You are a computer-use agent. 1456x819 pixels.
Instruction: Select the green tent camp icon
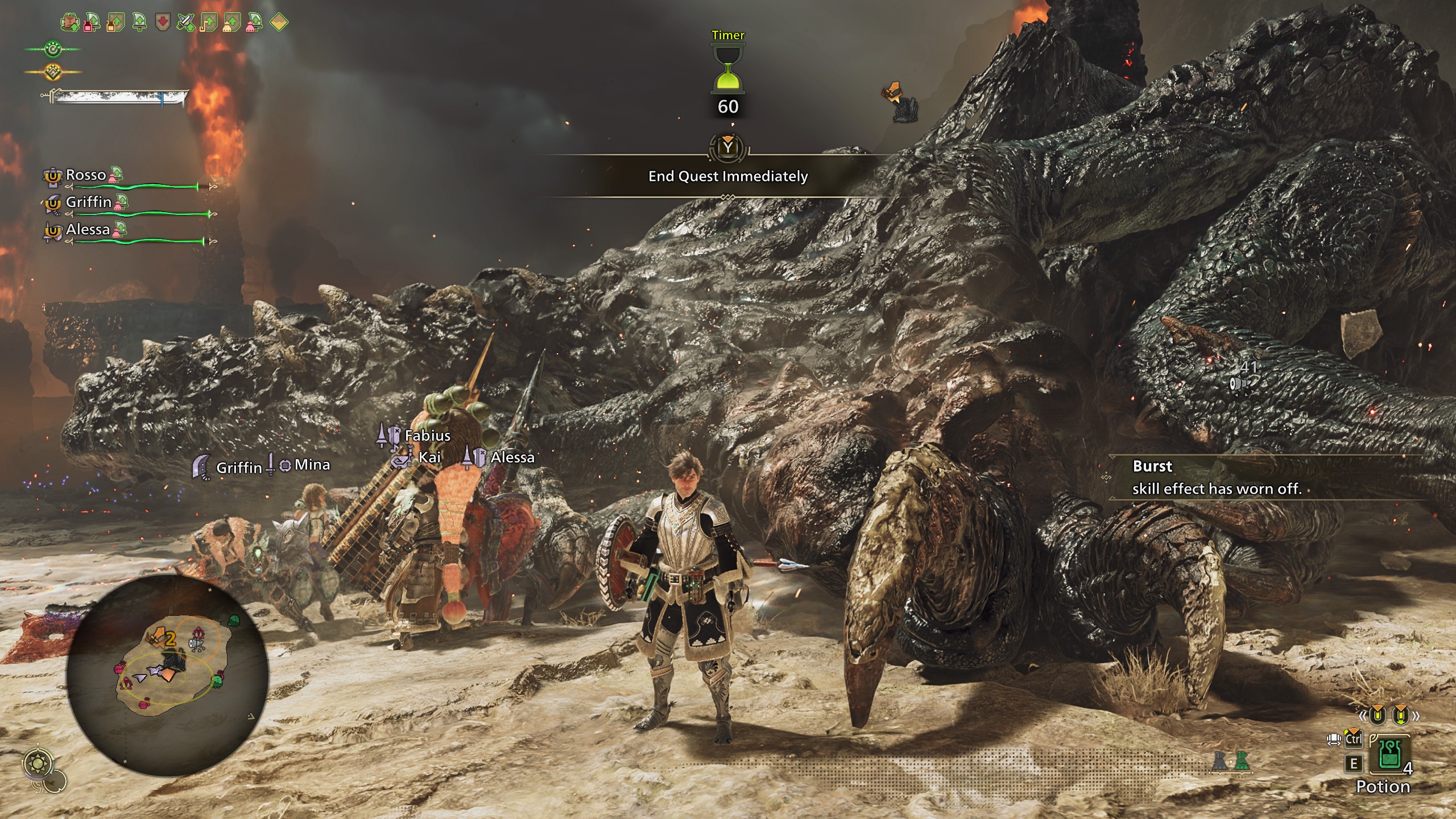point(1240,762)
